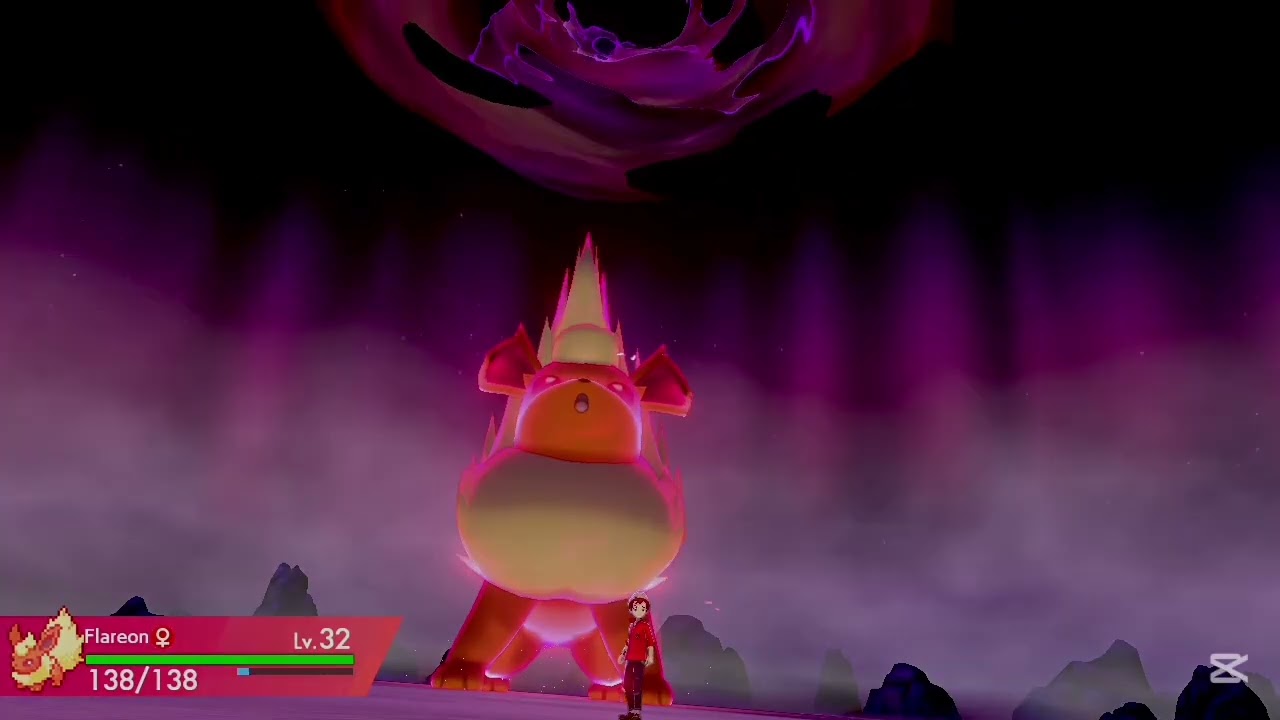Click the female gender symbol beside Flareon
The width and height of the screenshot is (1280, 720).
click(x=163, y=637)
